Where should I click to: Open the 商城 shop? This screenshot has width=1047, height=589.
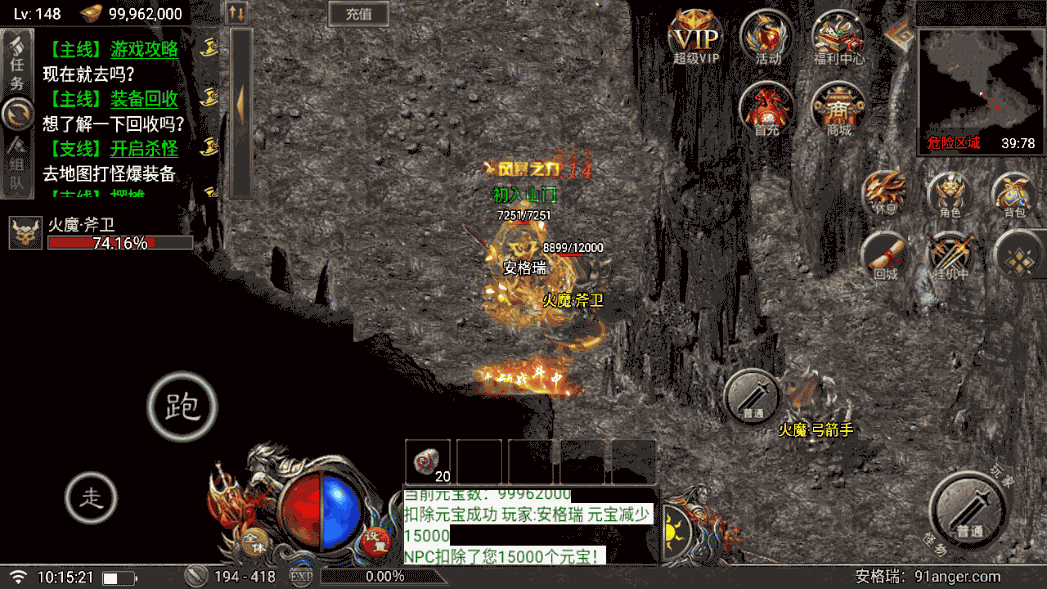tap(838, 108)
